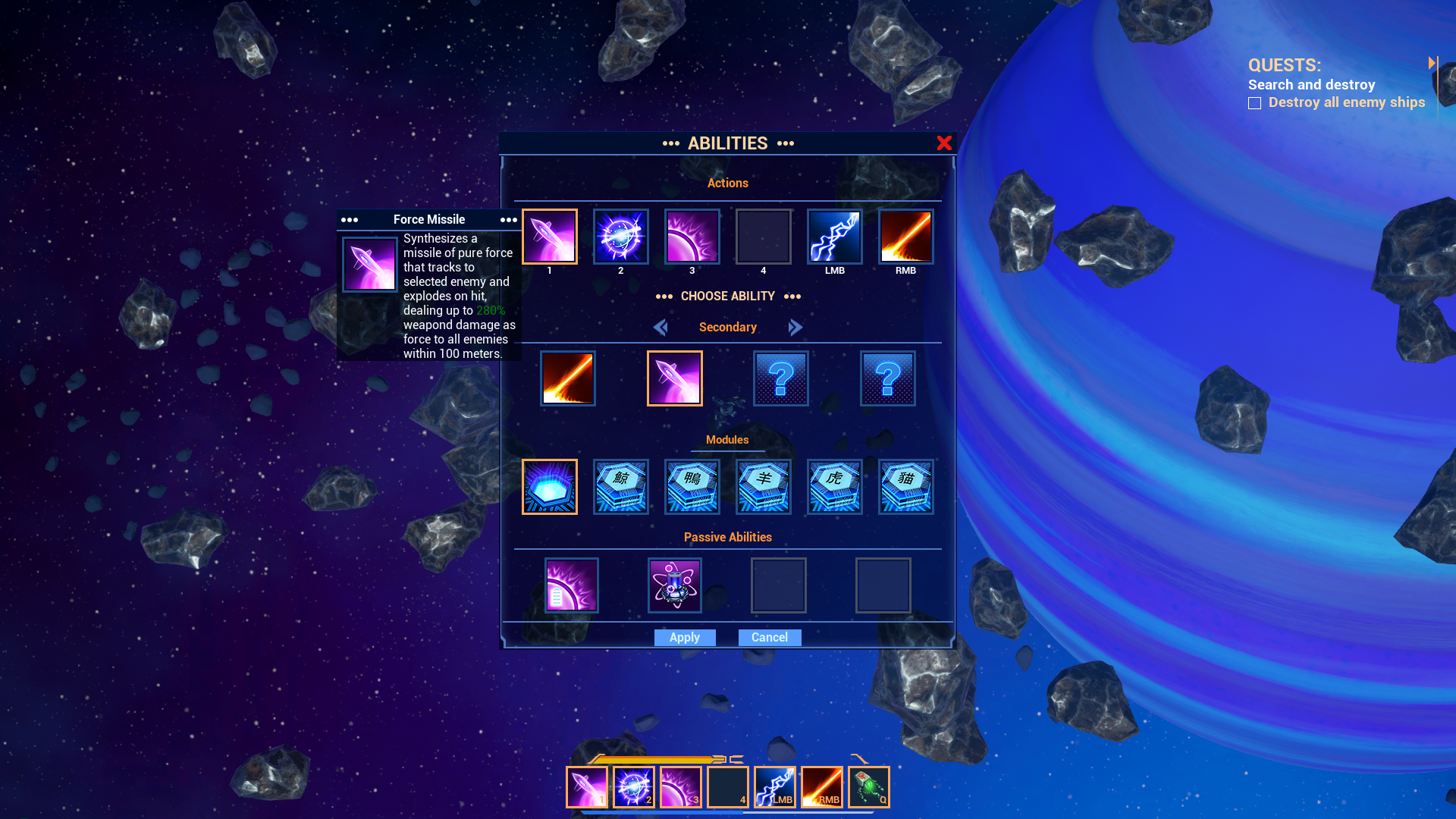Apply the selected abilities

[x=684, y=637]
